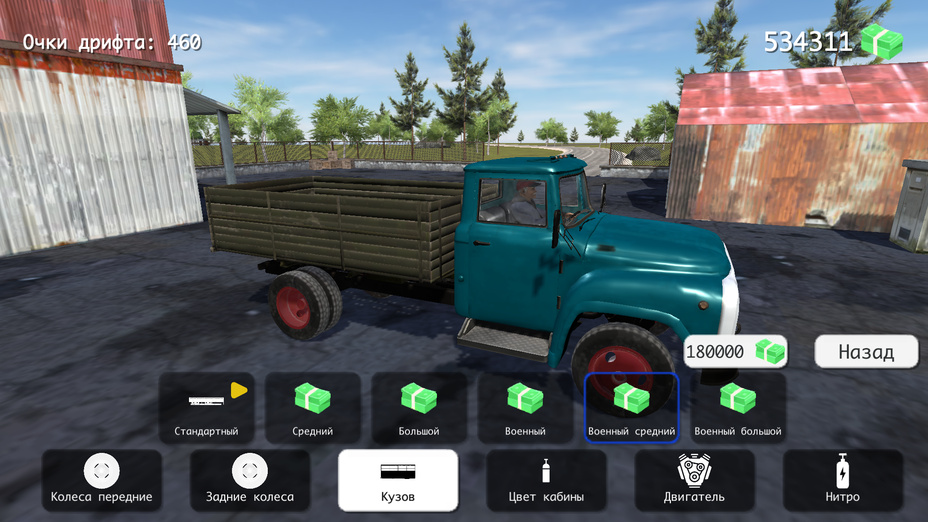Open the Колеса передние category

click(102, 480)
